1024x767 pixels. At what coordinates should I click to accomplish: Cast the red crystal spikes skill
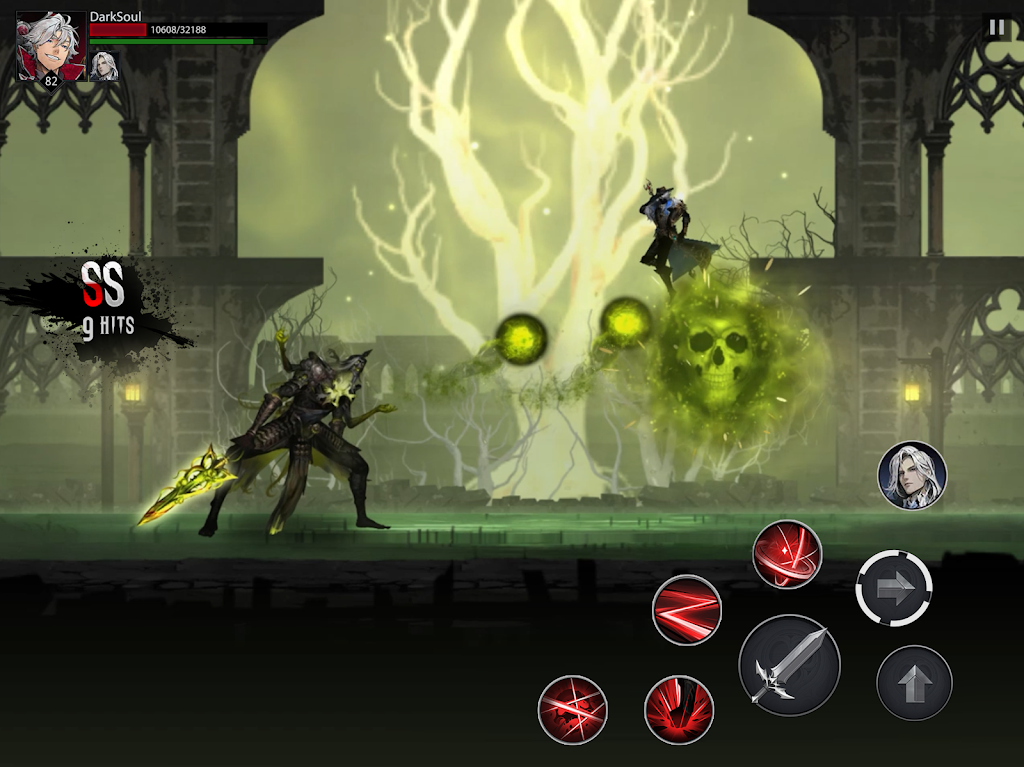[679, 710]
